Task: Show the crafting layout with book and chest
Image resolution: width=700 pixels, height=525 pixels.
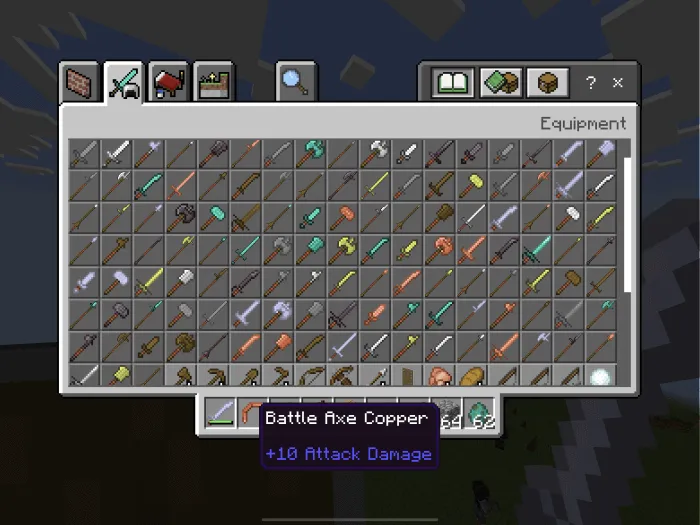Action: 500,83
